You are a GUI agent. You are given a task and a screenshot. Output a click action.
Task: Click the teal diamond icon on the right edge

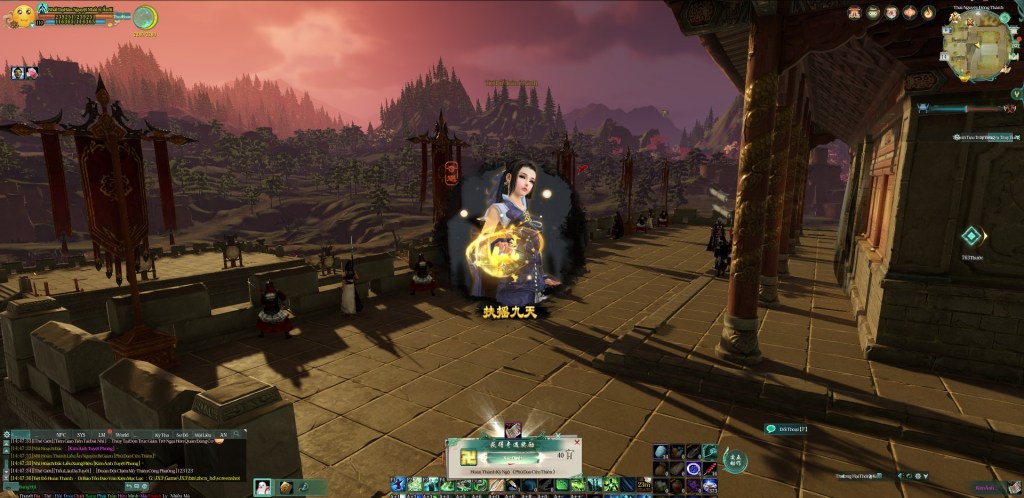point(970,236)
